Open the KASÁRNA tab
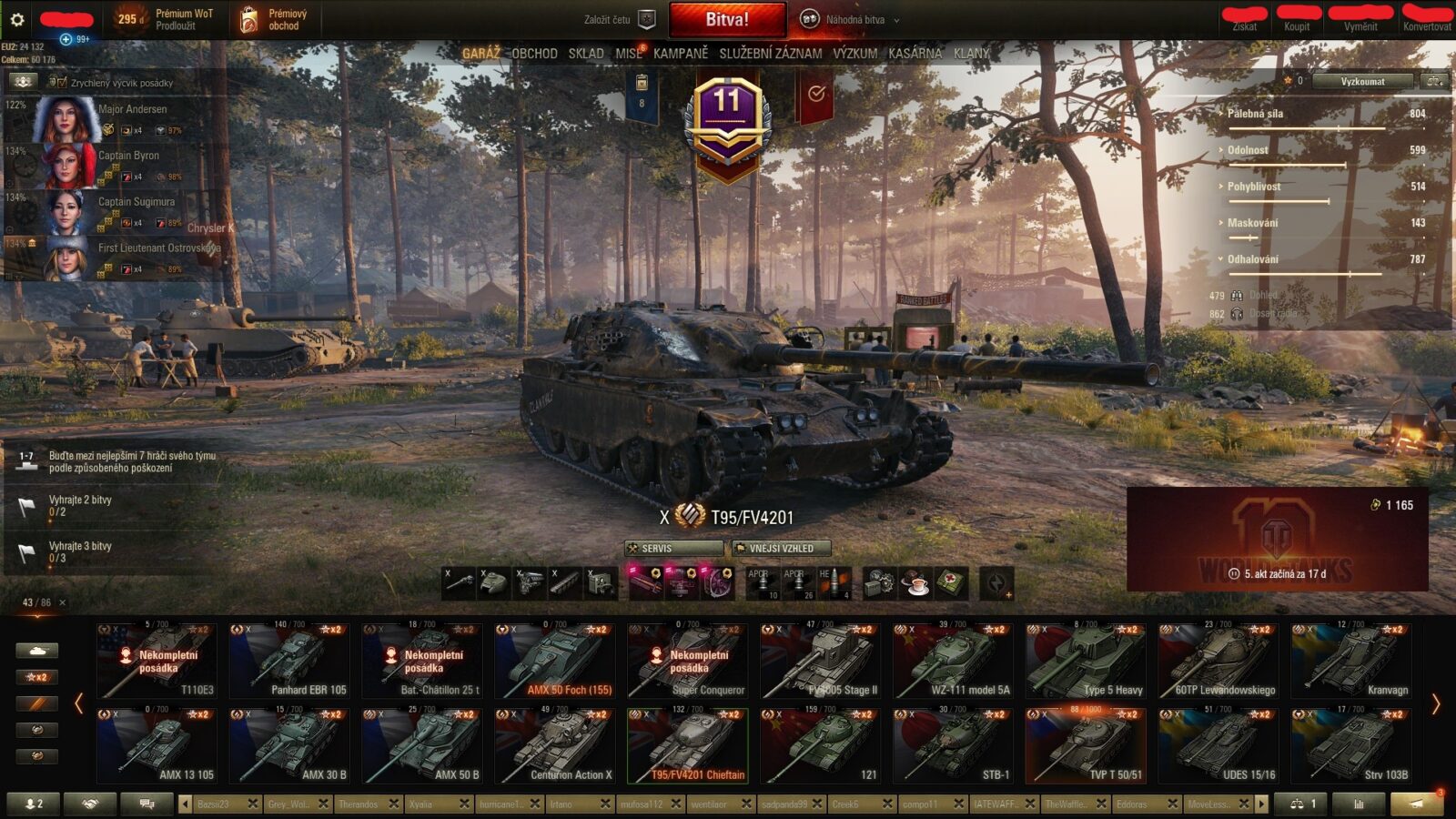1456x819 pixels. click(915, 54)
